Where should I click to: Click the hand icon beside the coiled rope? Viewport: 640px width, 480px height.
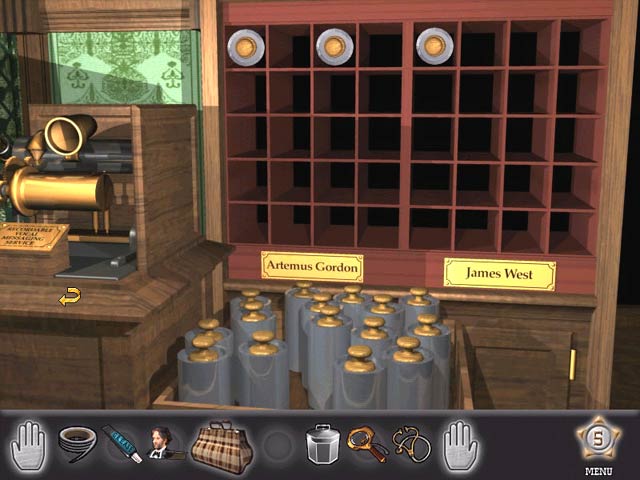(x=29, y=441)
